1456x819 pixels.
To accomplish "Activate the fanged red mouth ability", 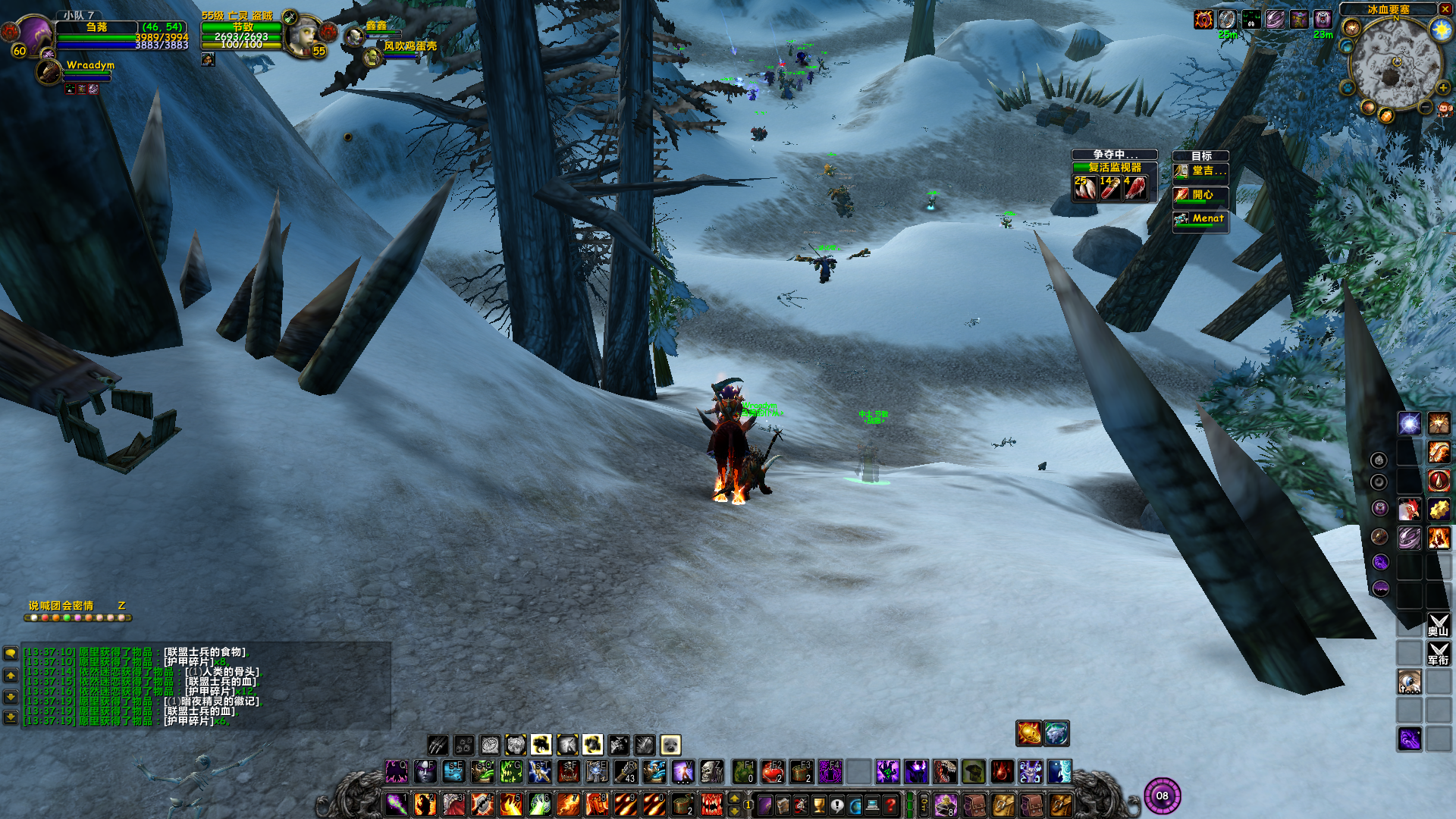I will (x=711, y=805).
